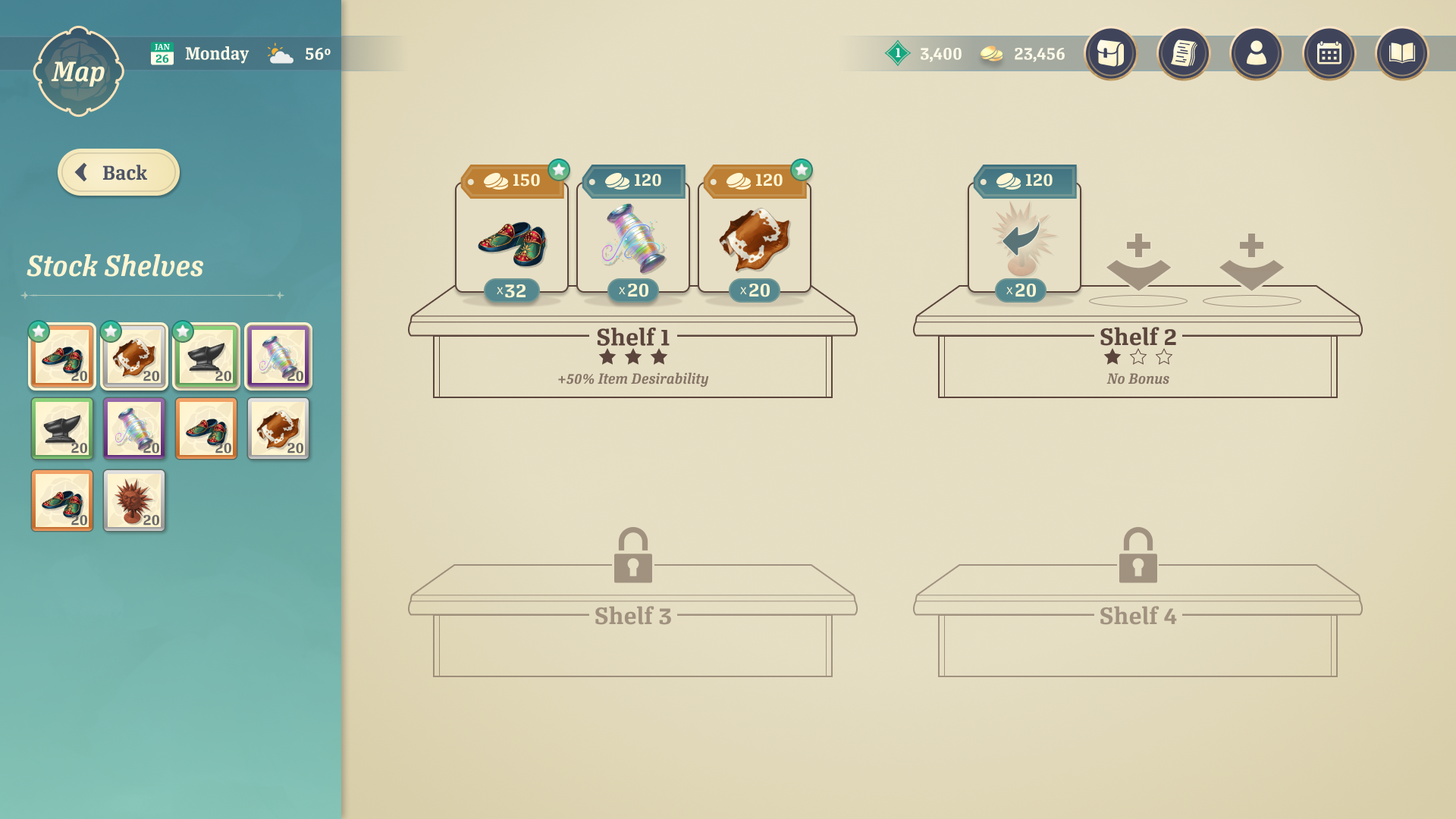Choose the spiky red mannequin stock item
Image resolution: width=1456 pixels, height=819 pixels.
(134, 500)
